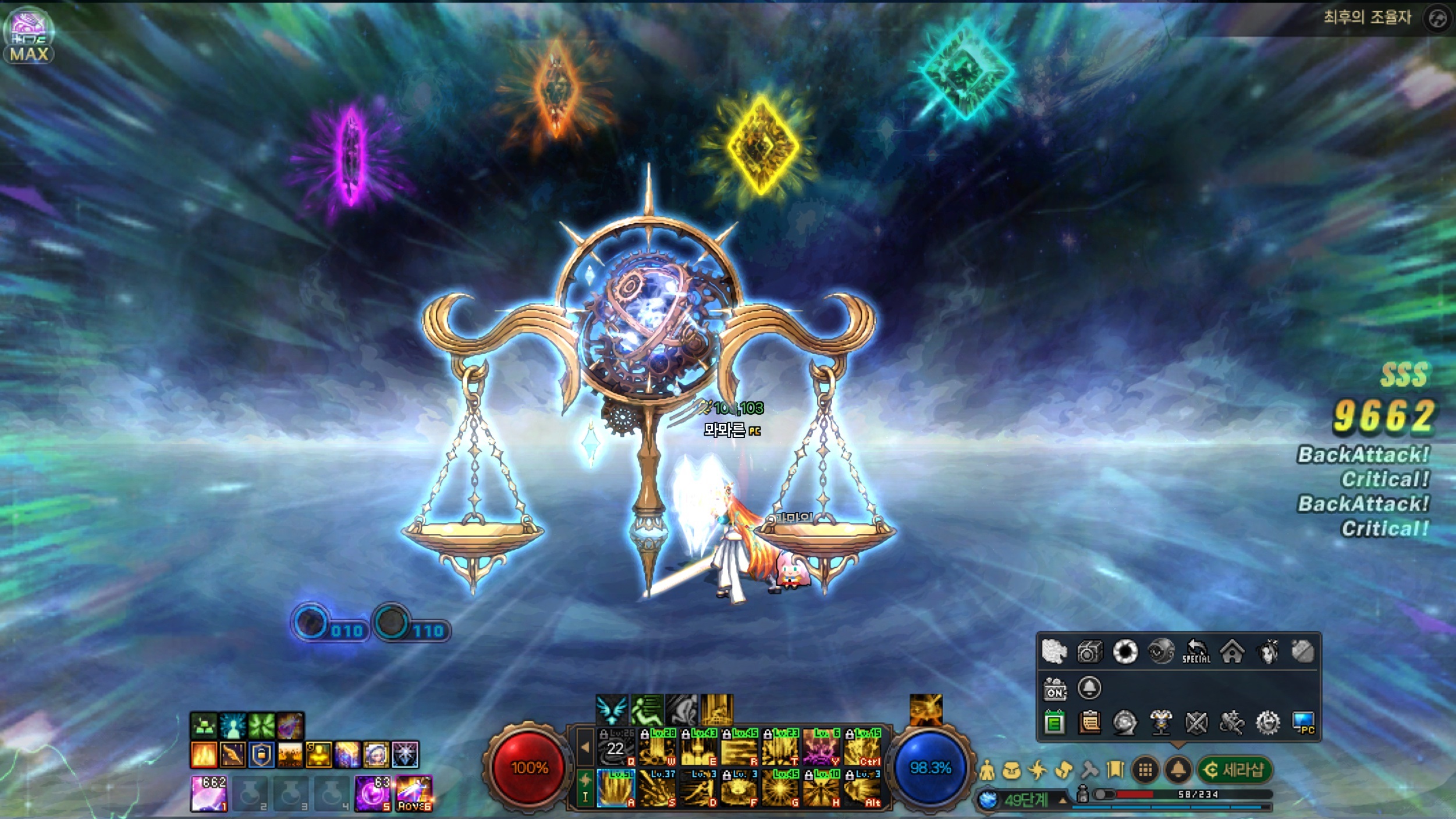Expand the 49단계 stage arrow
Image resolution: width=1456 pixels, height=819 pixels.
[x=1063, y=801]
